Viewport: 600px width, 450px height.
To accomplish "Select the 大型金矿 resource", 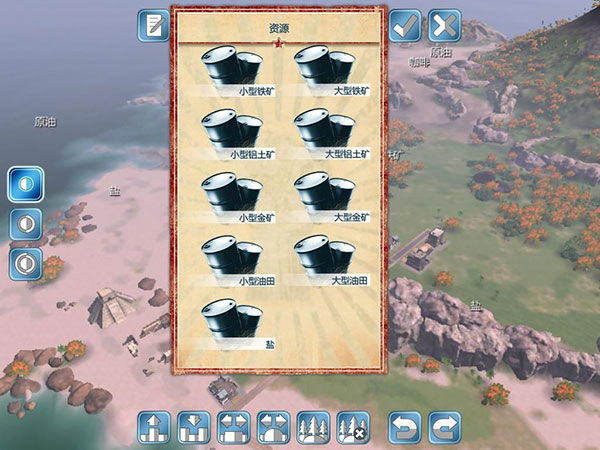I will tap(325, 197).
